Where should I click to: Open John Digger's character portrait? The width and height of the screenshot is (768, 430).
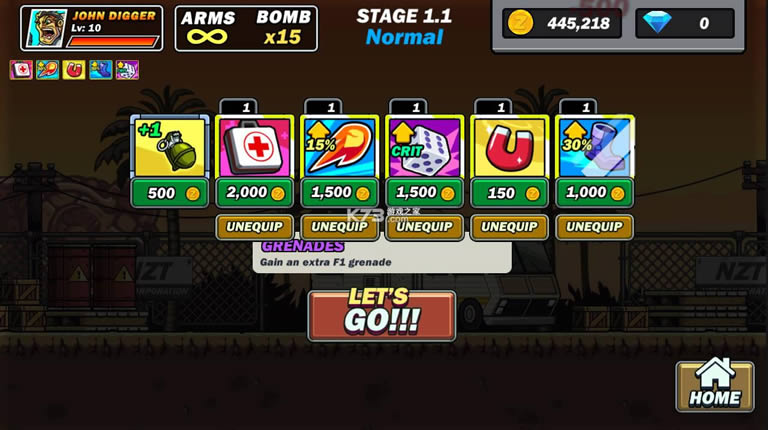click(44, 28)
